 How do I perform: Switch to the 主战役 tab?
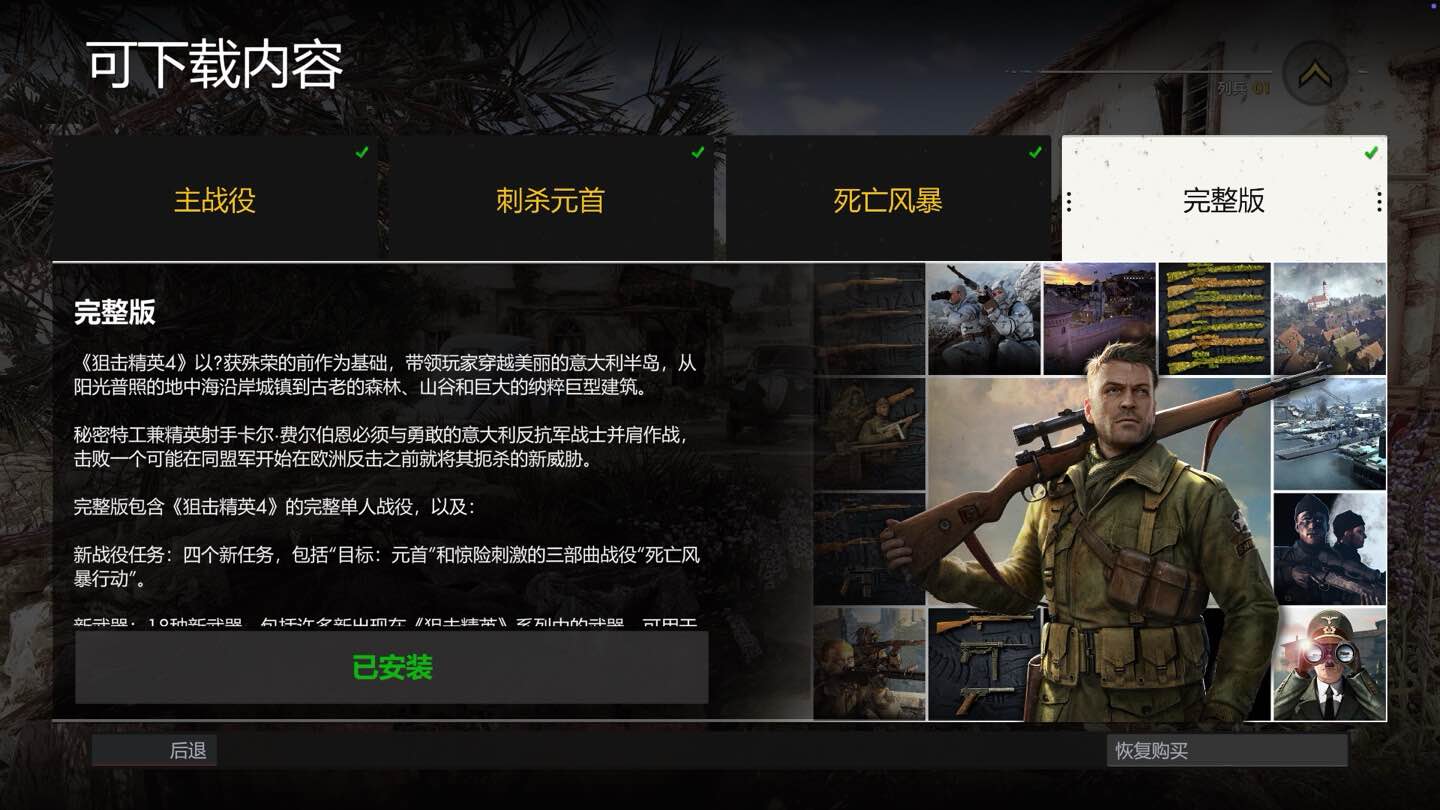215,201
